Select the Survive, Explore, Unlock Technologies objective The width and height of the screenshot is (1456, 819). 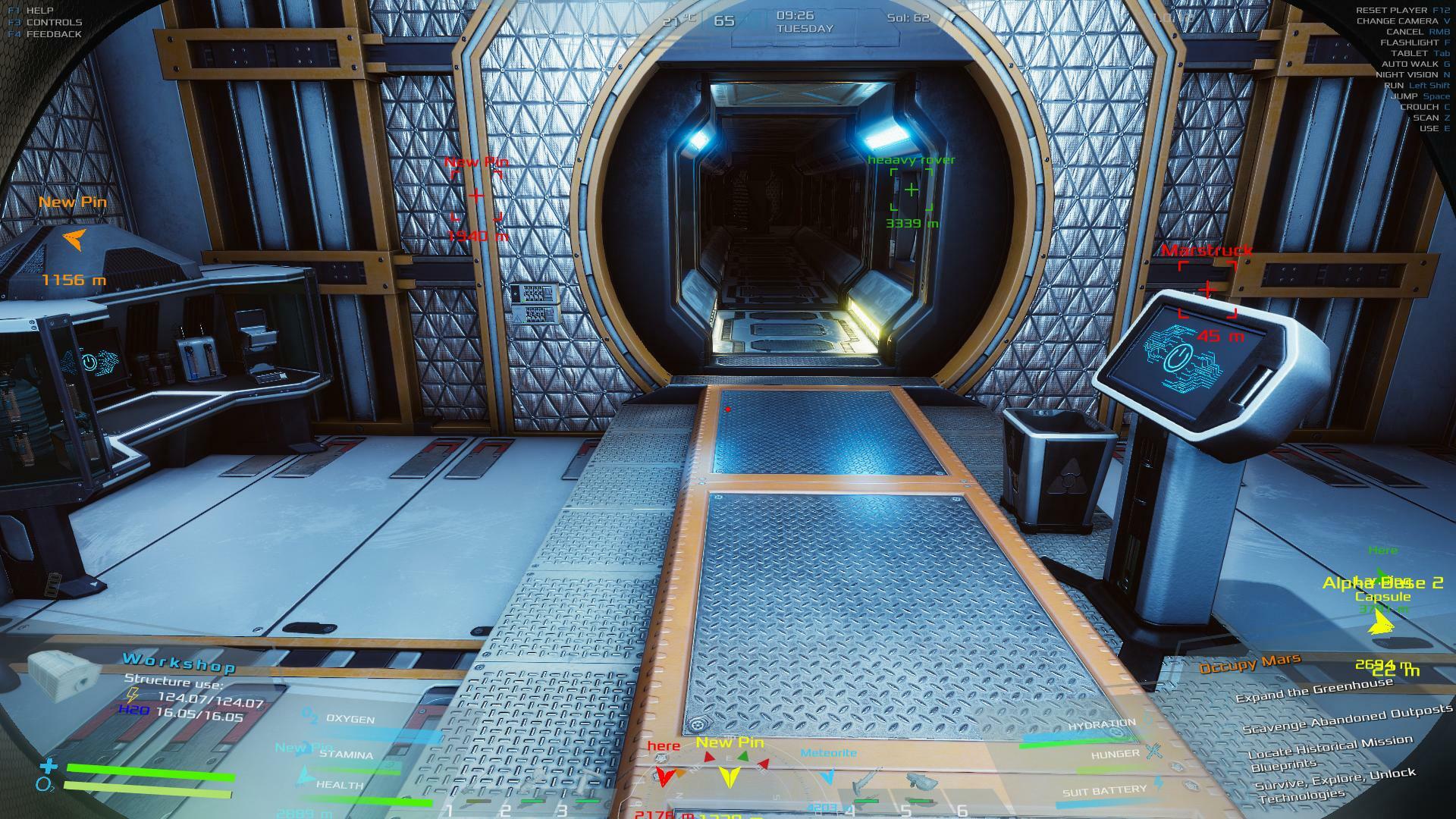pyautogui.click(x=1335, y=785)
